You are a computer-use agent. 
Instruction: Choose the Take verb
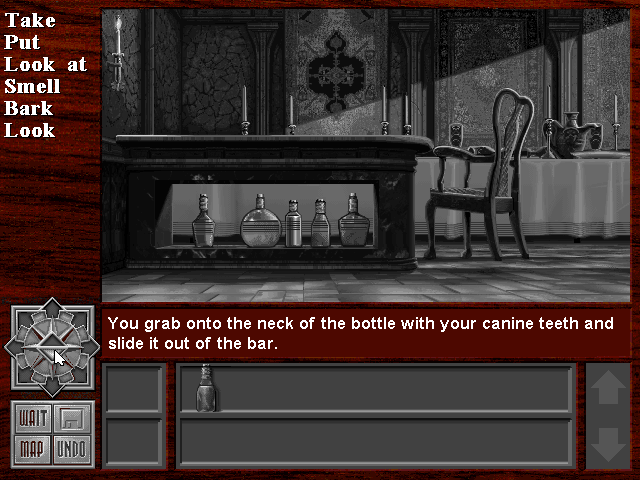(30, 20)
